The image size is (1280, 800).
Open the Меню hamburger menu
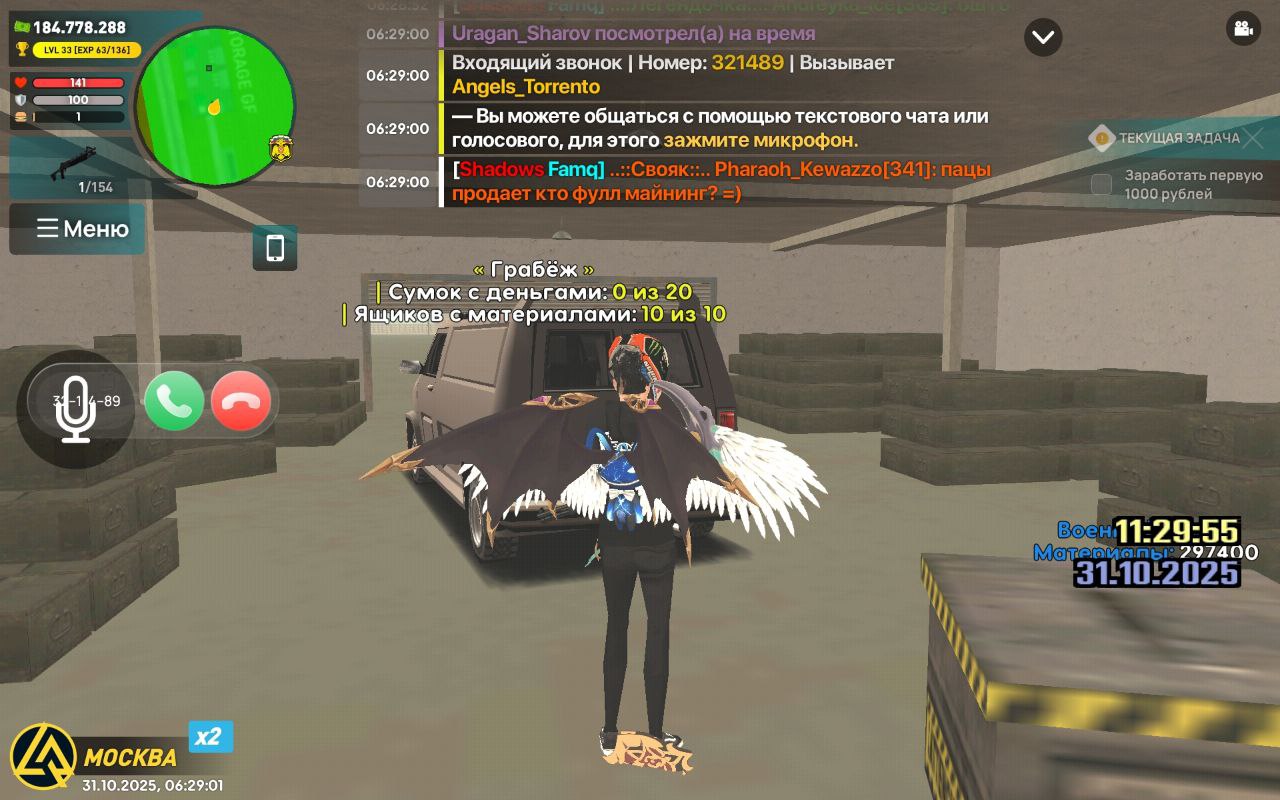76,229
